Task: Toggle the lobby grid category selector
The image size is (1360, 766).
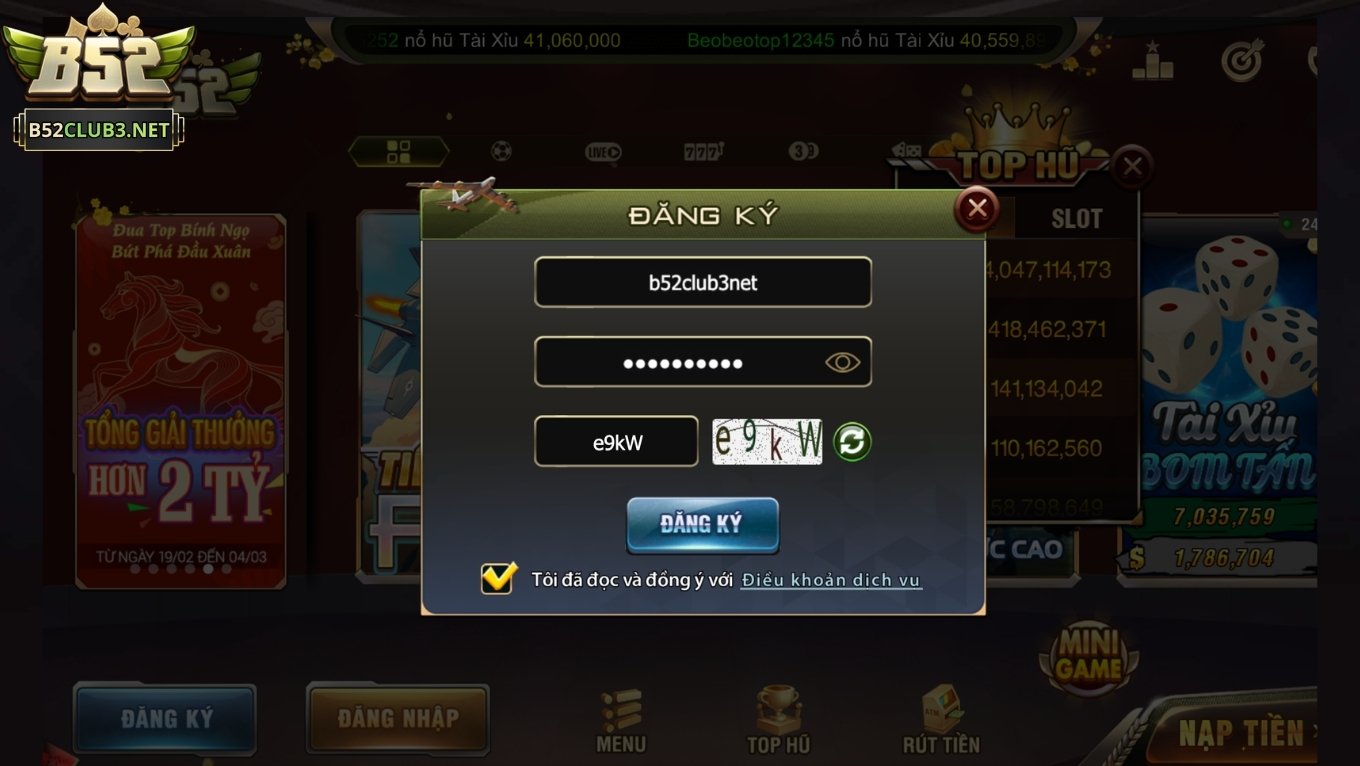Action: [x=398, y=150]
